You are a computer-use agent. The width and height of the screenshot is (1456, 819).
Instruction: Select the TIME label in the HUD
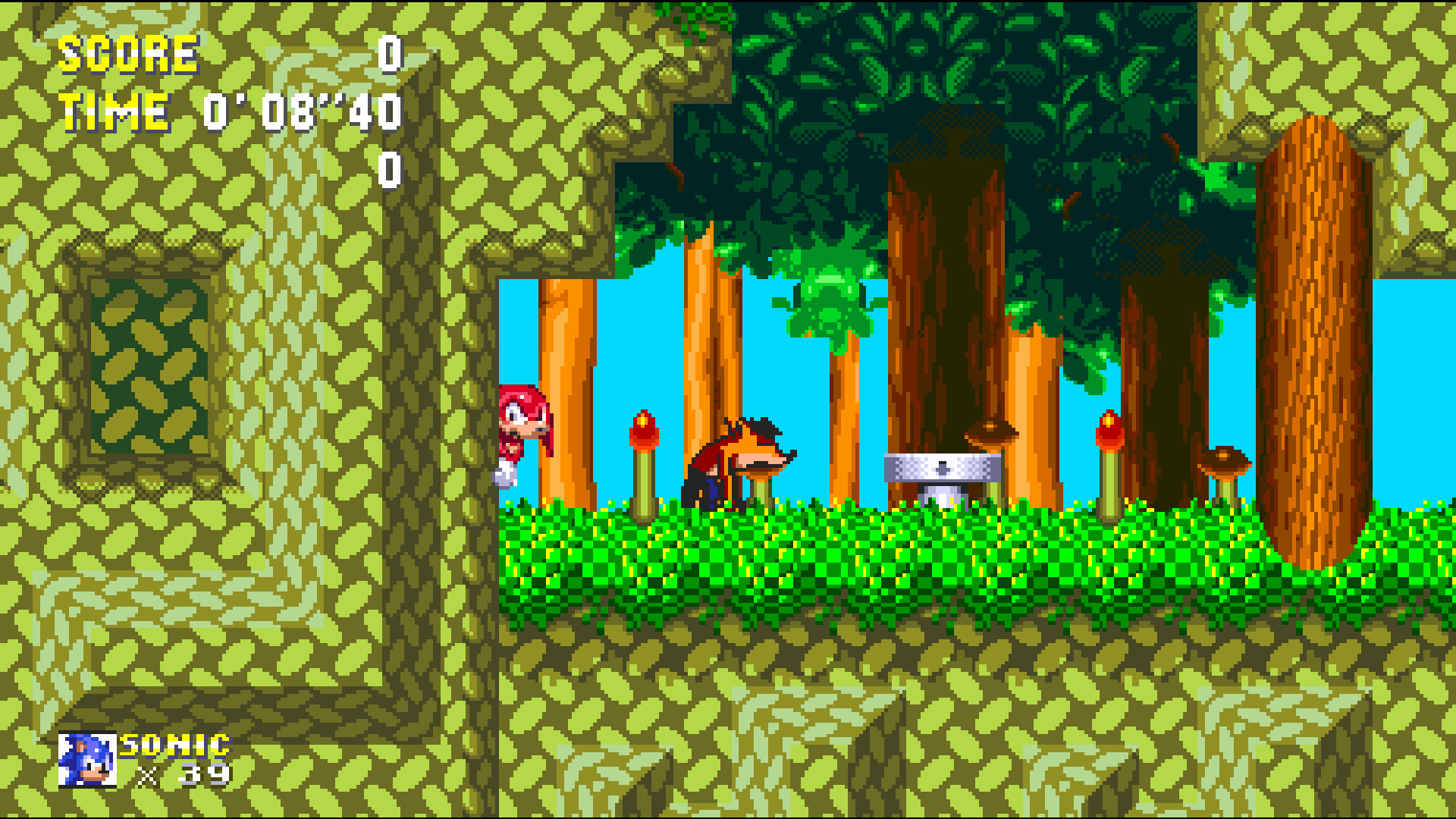click(x=114, y=112)
